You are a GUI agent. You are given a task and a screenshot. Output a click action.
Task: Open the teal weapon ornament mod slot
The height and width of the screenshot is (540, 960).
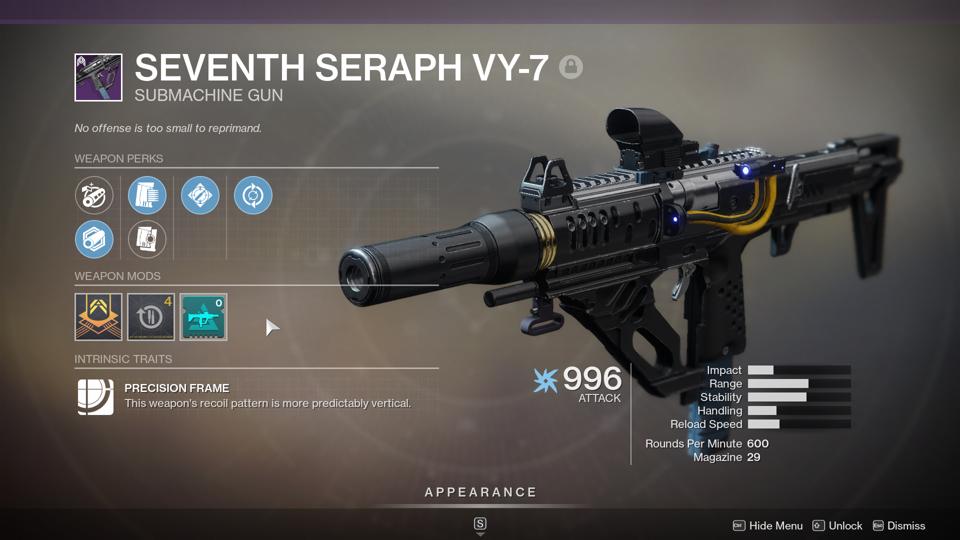pyautogui.click(x=203, y=317)
